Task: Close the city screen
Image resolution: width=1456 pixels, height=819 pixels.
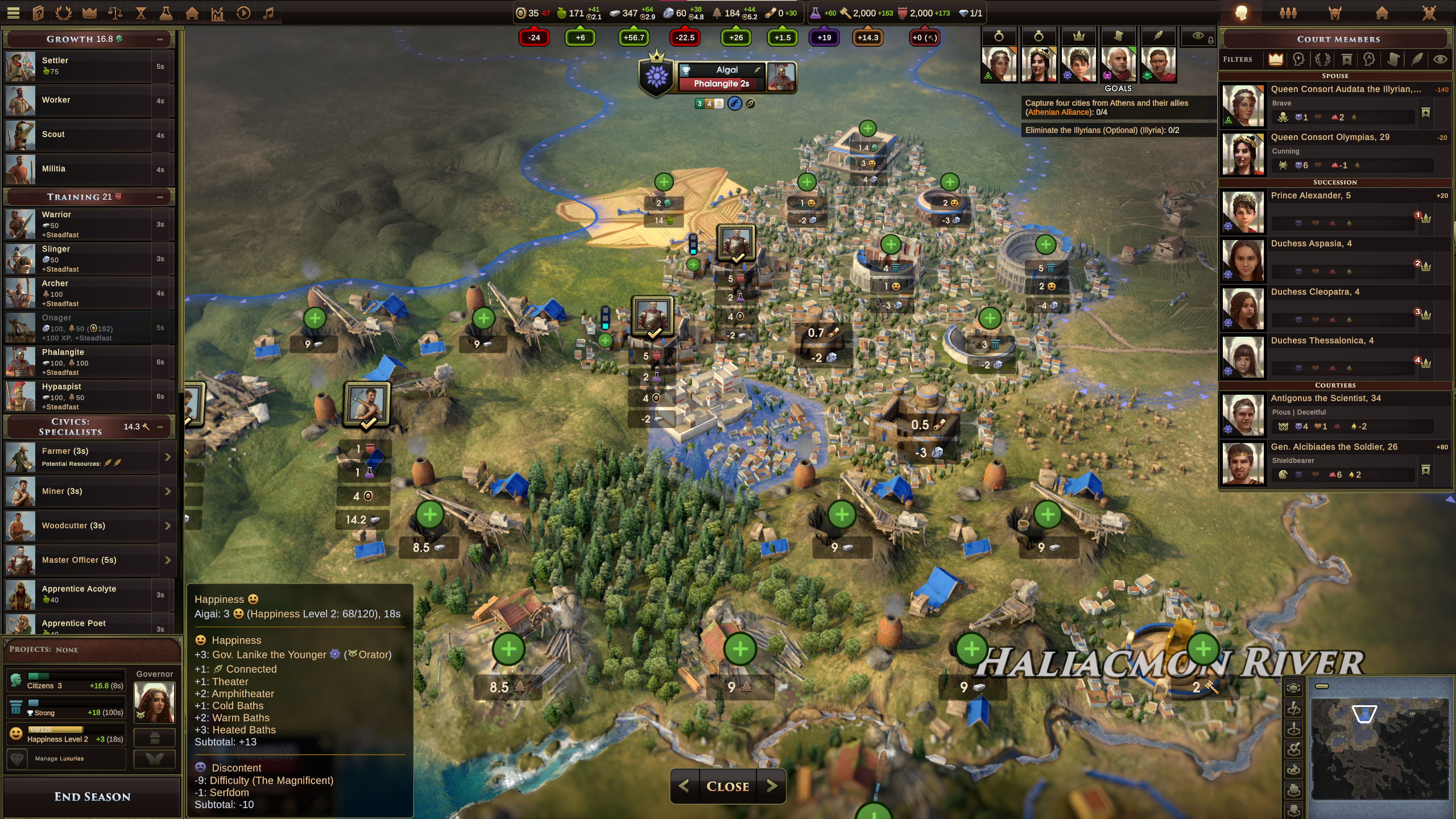Action: pyautogui.click(x=727, y=786)
